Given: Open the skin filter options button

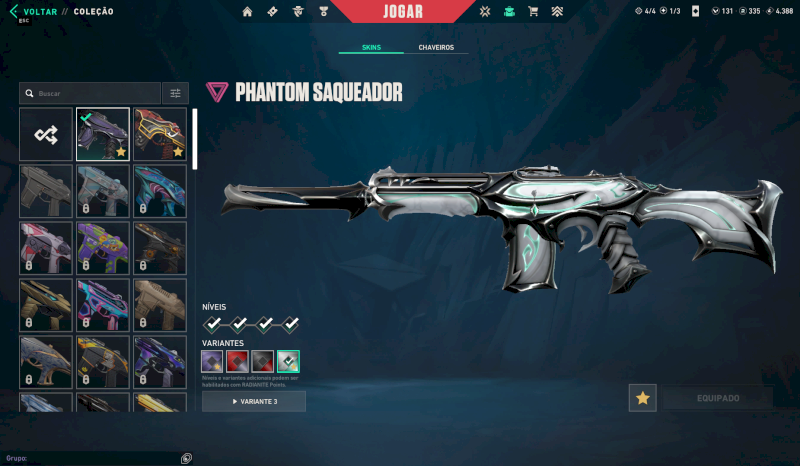Looking at the screenshot, I should (175, 93).
